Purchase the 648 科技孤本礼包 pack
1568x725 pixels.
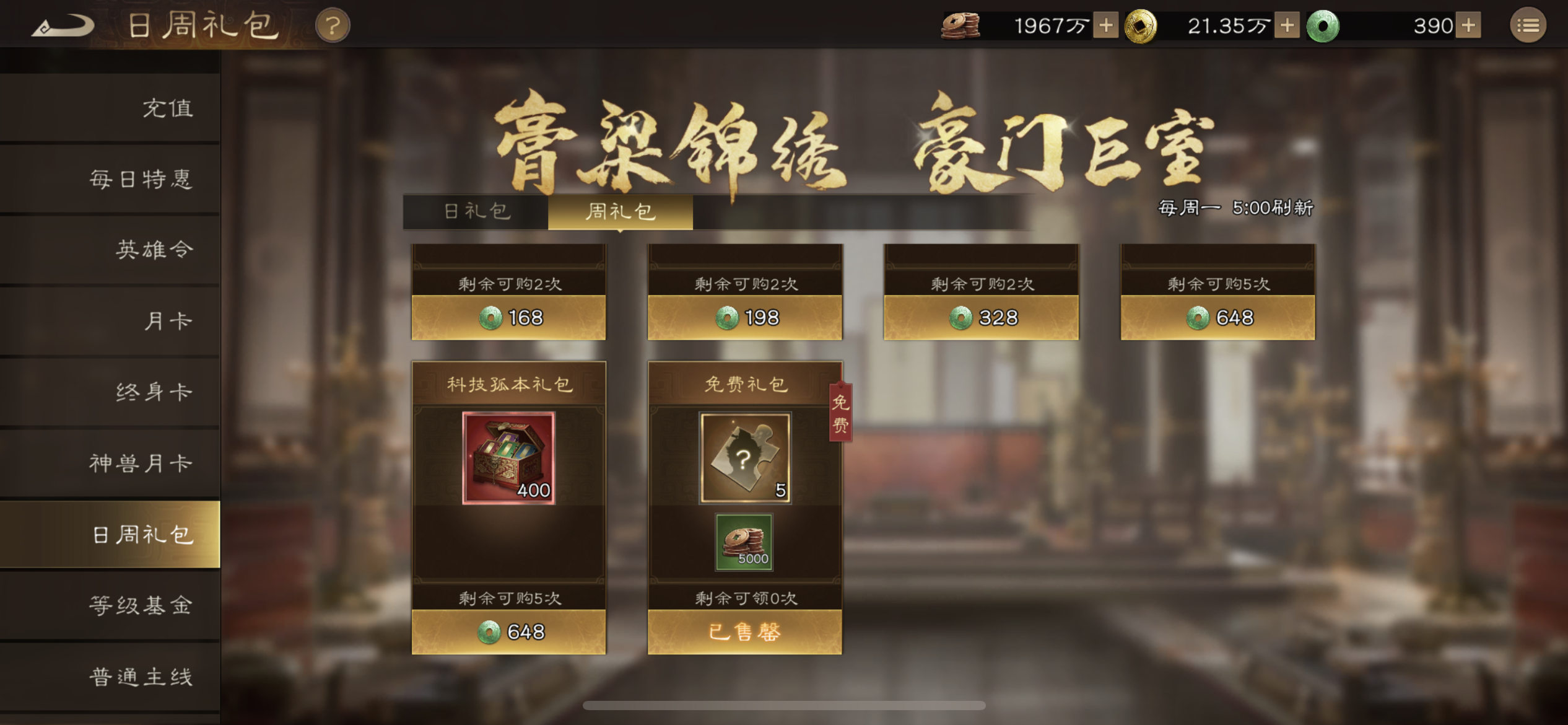click(509, 632)
